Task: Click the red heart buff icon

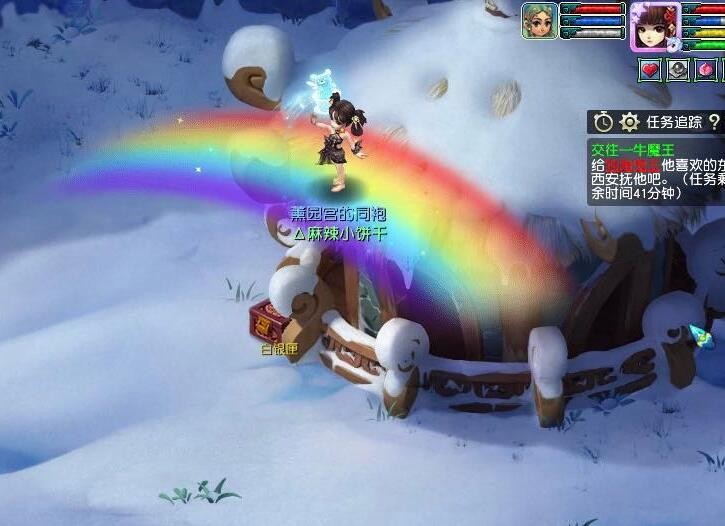Action: click(x=650, y=70)
